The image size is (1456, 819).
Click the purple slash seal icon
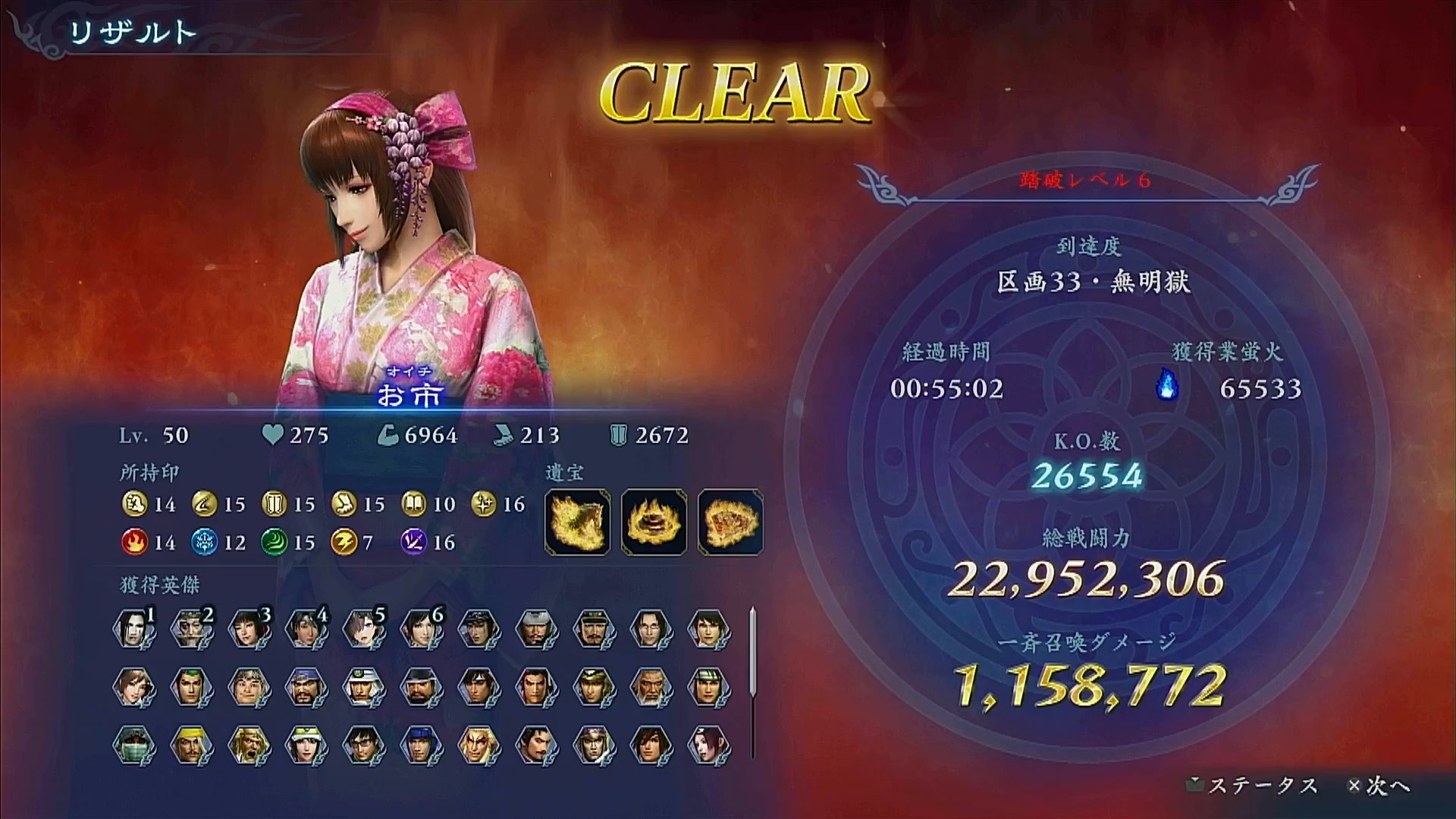tap(413, 542)
